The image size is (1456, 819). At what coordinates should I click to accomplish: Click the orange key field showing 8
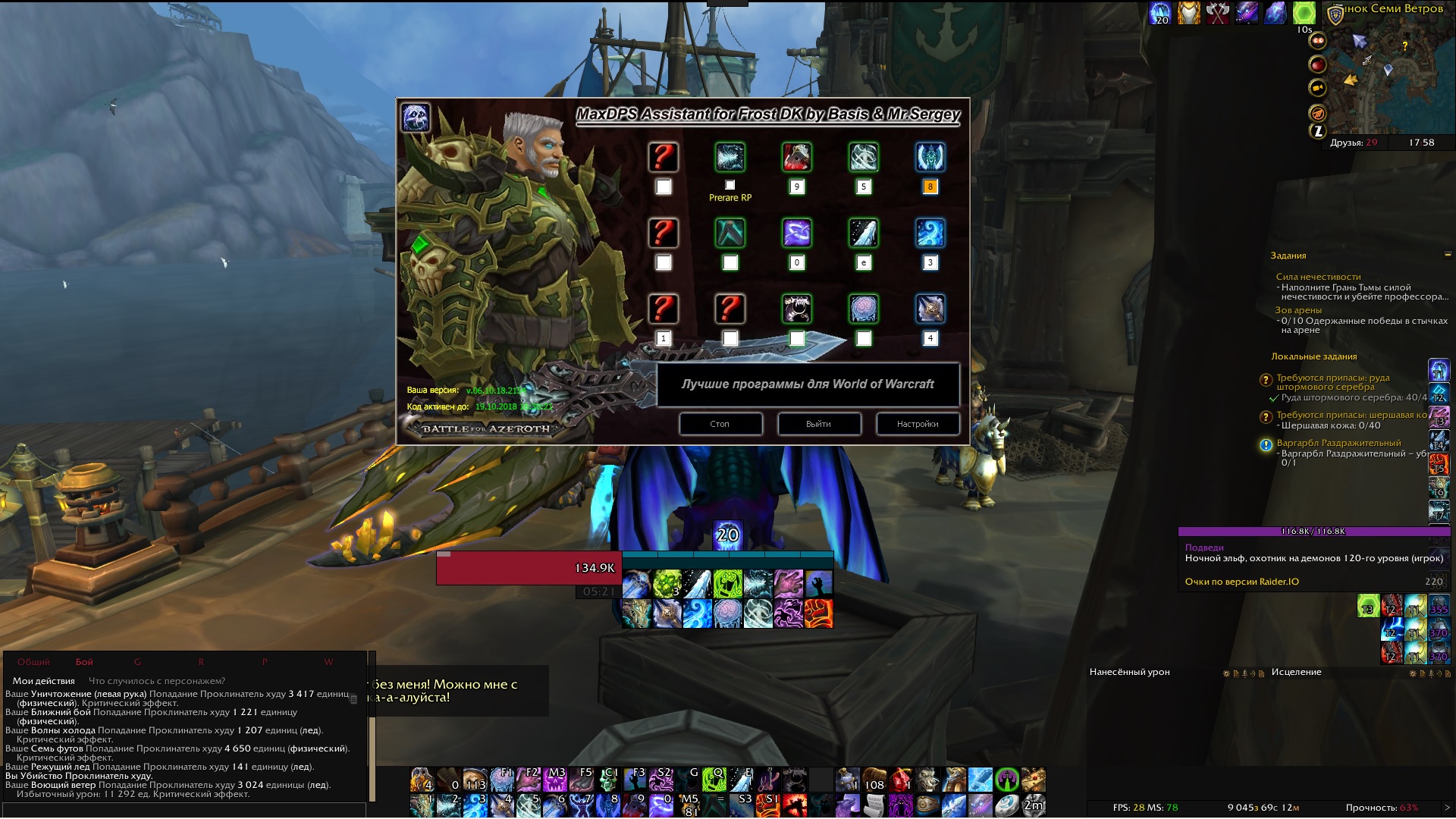[x=930, y=187]
